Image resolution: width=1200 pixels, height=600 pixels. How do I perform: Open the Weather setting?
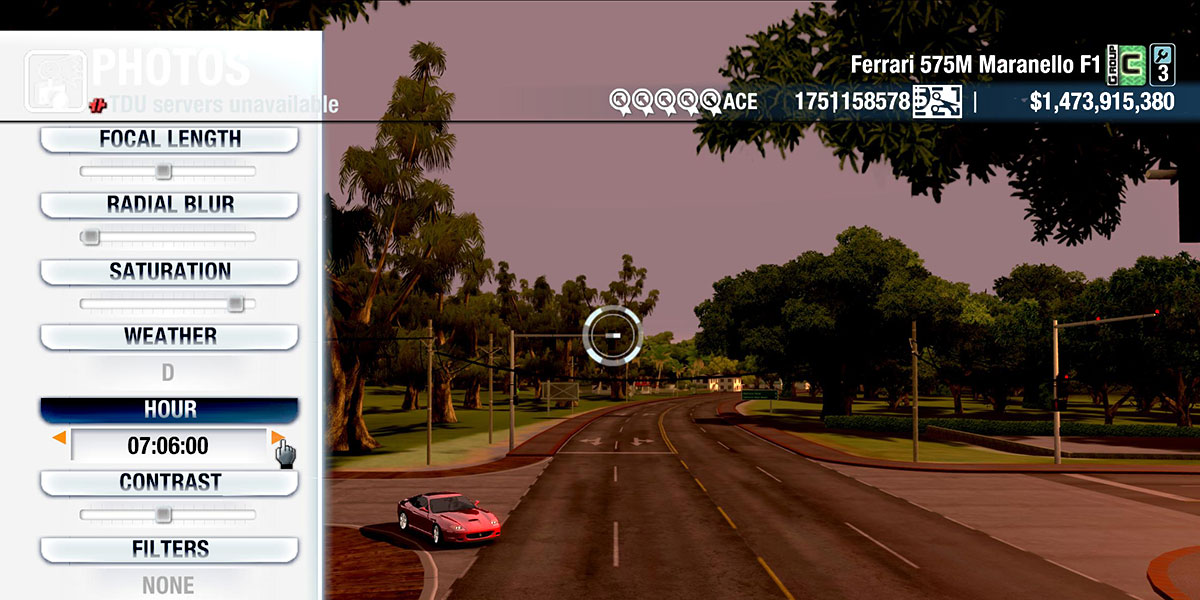coord(169,336)
